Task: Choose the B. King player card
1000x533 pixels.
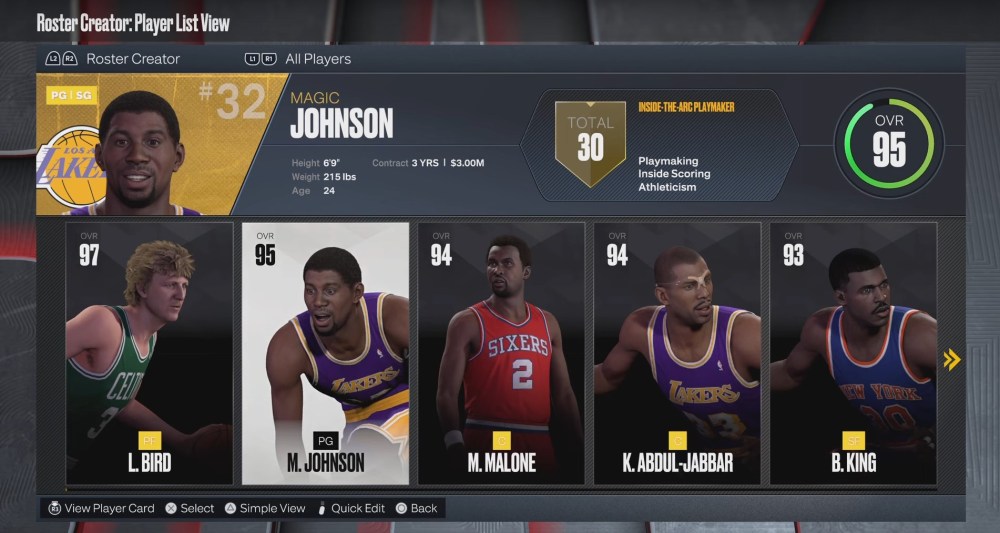Action: tap(853, 352)
